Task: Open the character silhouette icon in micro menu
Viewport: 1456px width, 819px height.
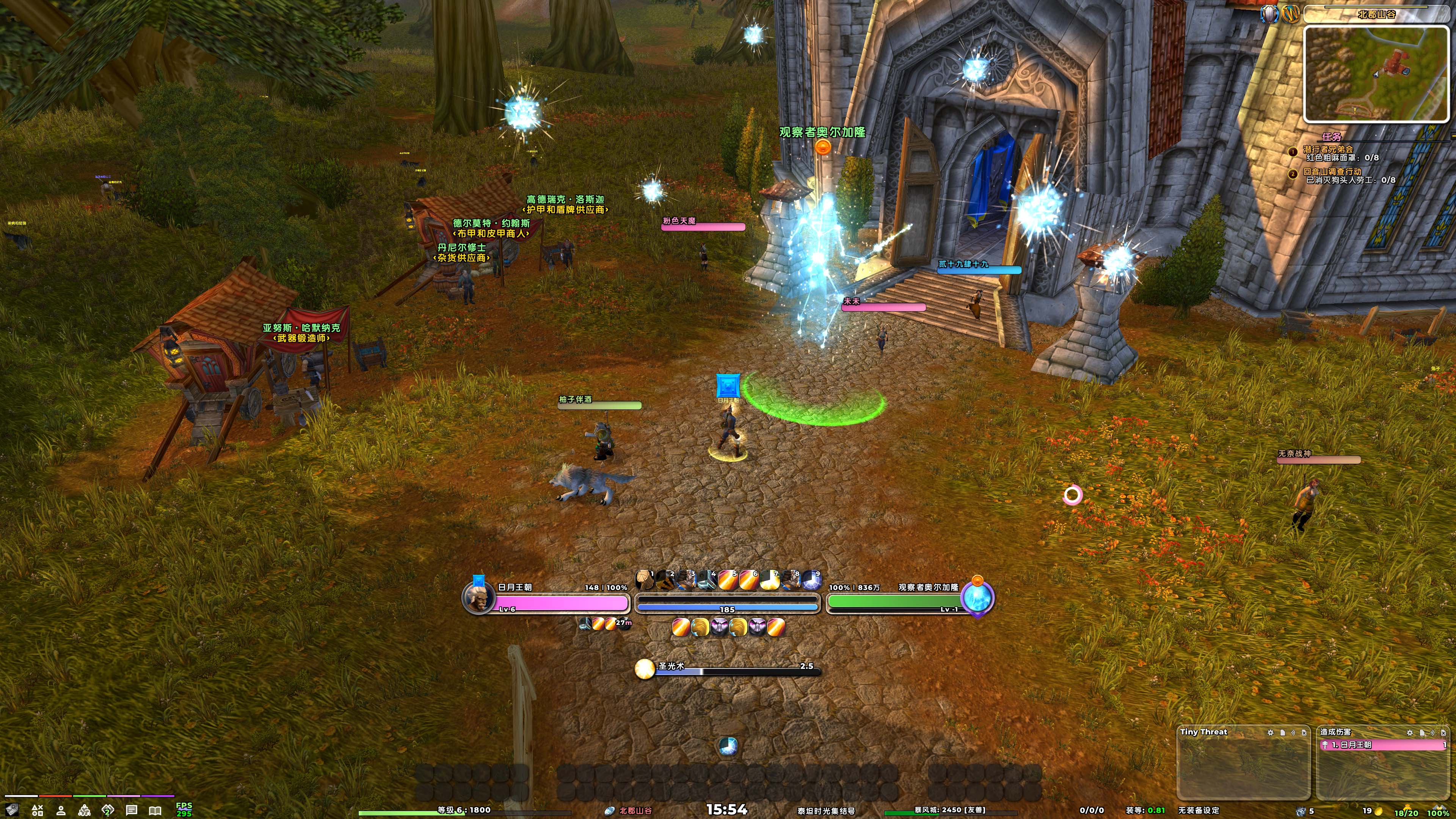Action: click(x=61, y=811)
